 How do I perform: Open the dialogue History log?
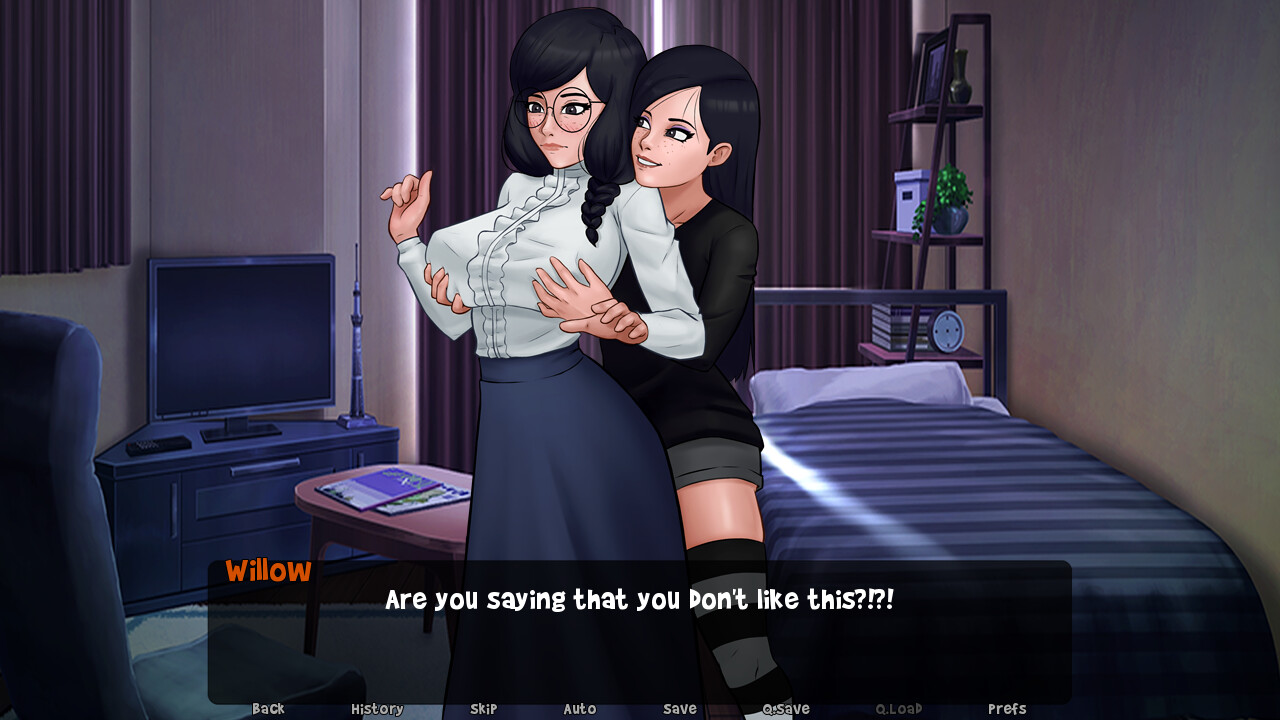click(377, 709)
